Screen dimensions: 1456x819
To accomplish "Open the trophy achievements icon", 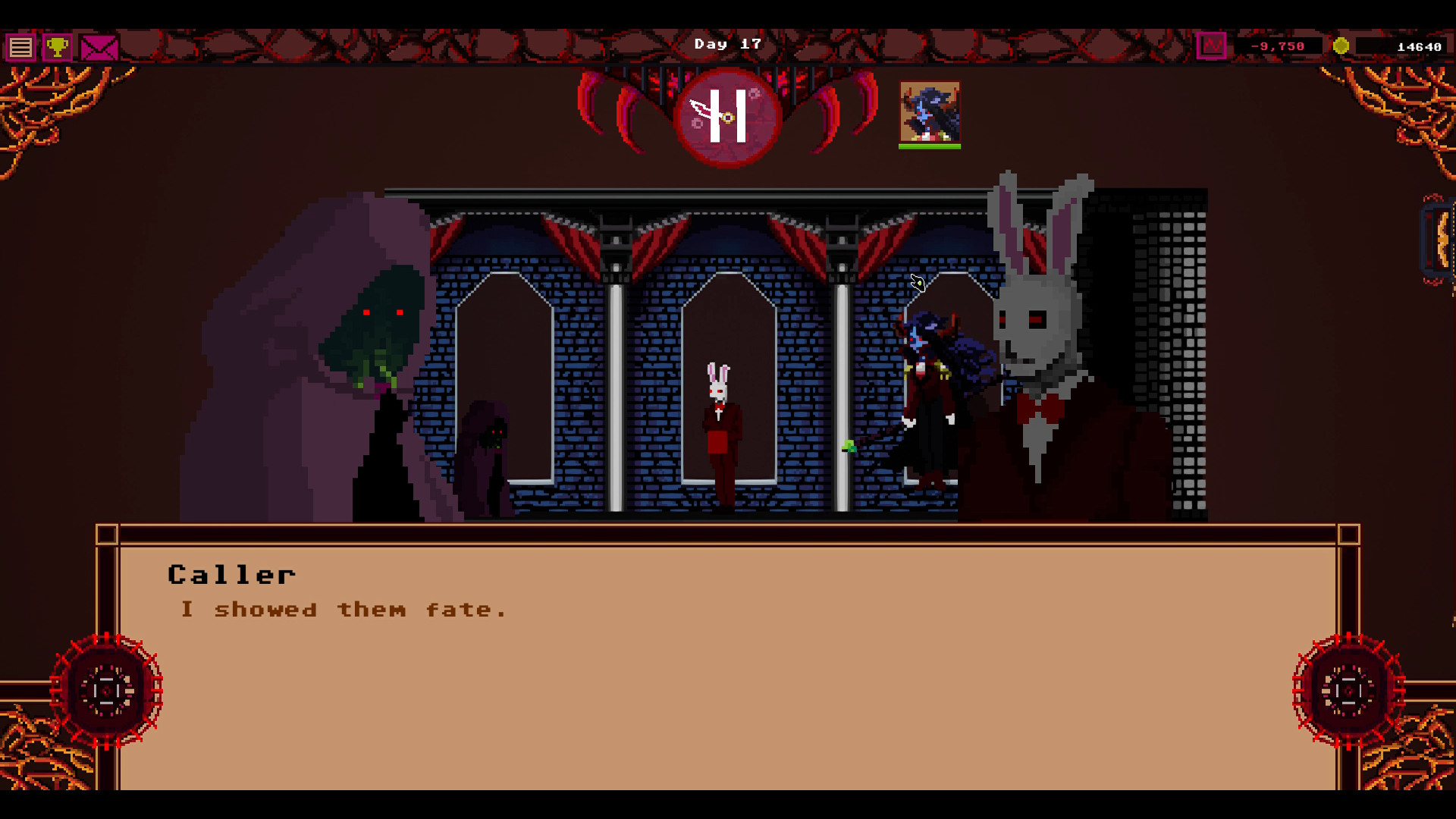I will (58, 46).
